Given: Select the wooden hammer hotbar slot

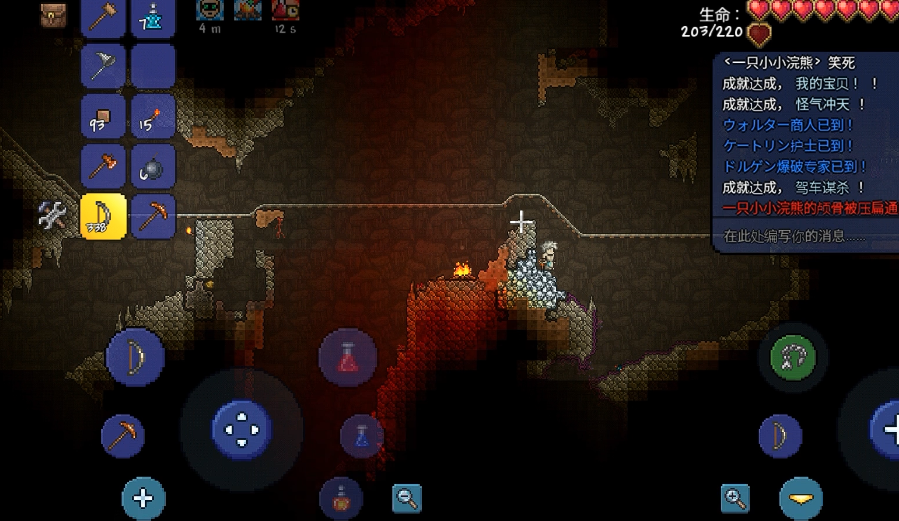Looking at the screenshot, I should (103, 17).
